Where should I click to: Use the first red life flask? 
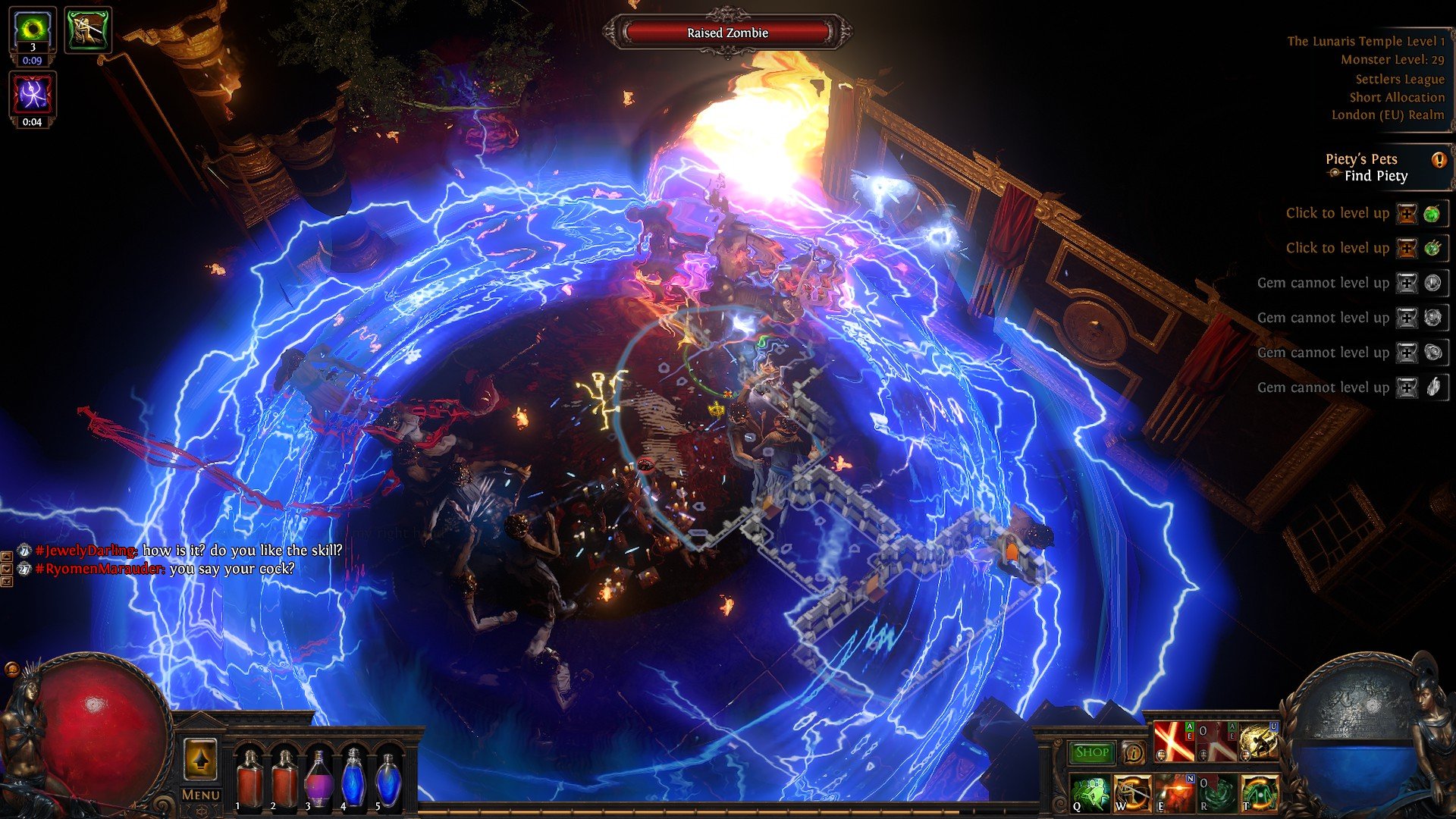tap(249, 778)
